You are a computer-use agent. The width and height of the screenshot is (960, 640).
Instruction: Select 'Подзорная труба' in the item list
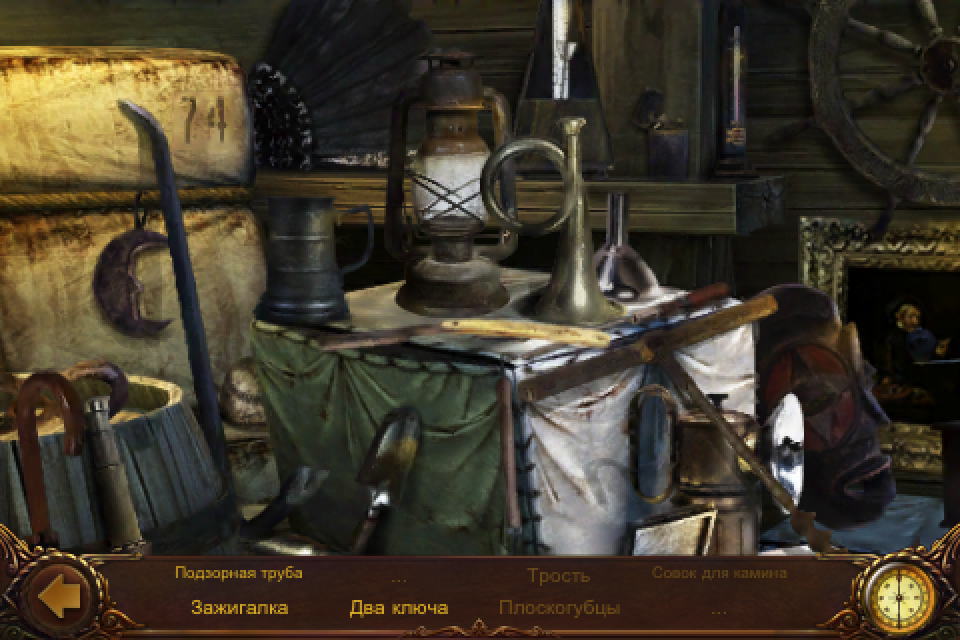coord(238,573)
